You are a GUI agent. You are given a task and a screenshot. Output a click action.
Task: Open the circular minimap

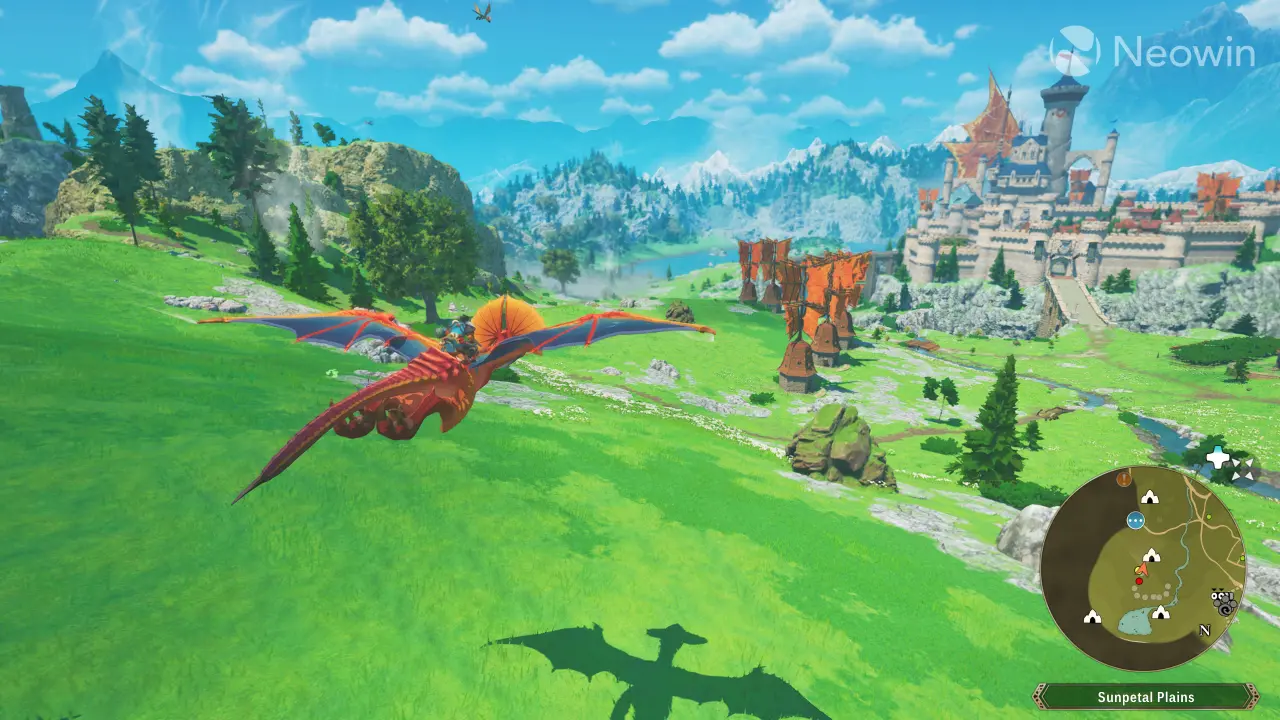[x=1143, y=568]
